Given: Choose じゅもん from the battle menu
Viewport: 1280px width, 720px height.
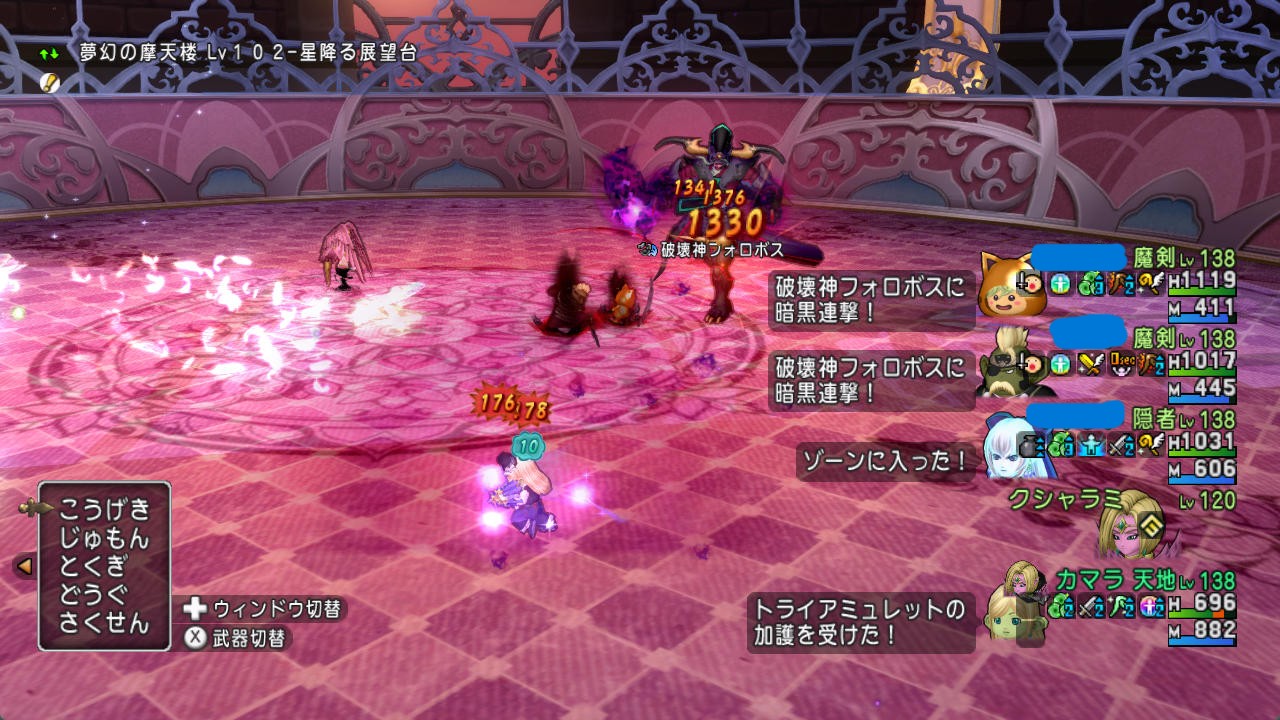Looking at the screenshot, I should [104, 538].
